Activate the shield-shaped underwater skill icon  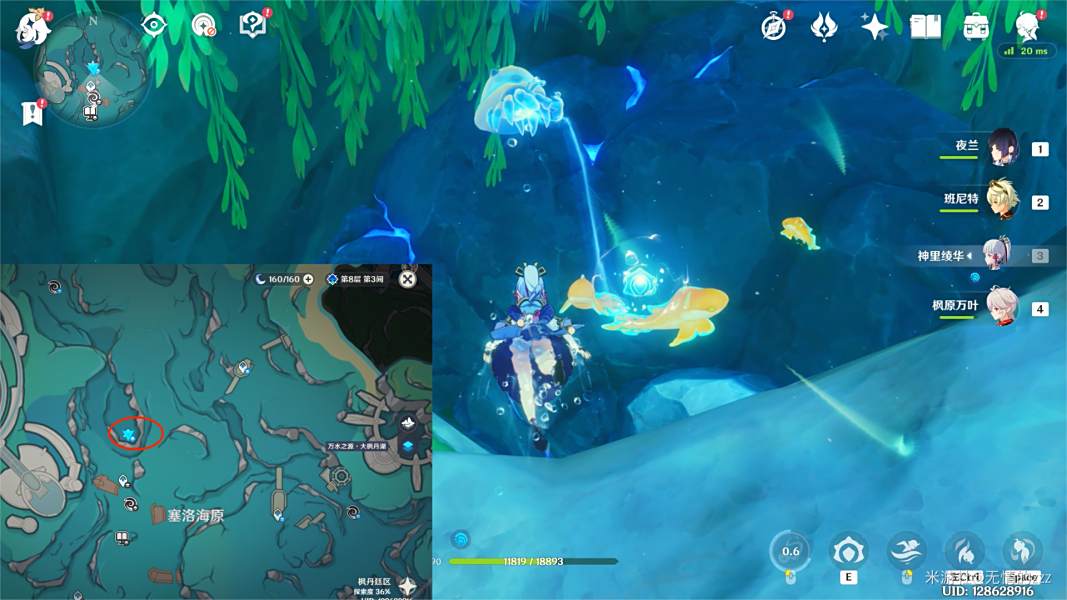[848, 551]
